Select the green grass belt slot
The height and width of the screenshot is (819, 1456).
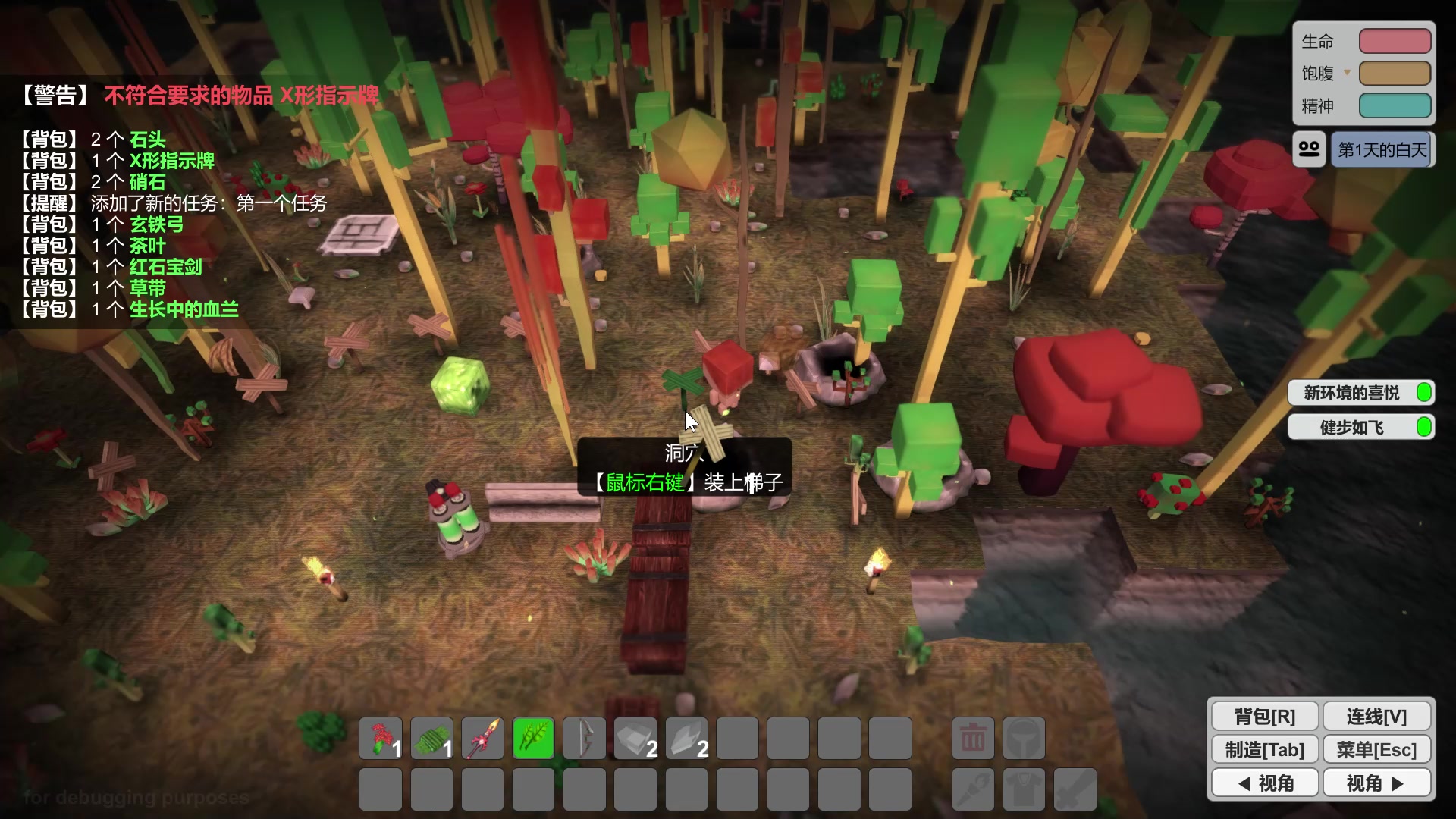coord(431,738)
